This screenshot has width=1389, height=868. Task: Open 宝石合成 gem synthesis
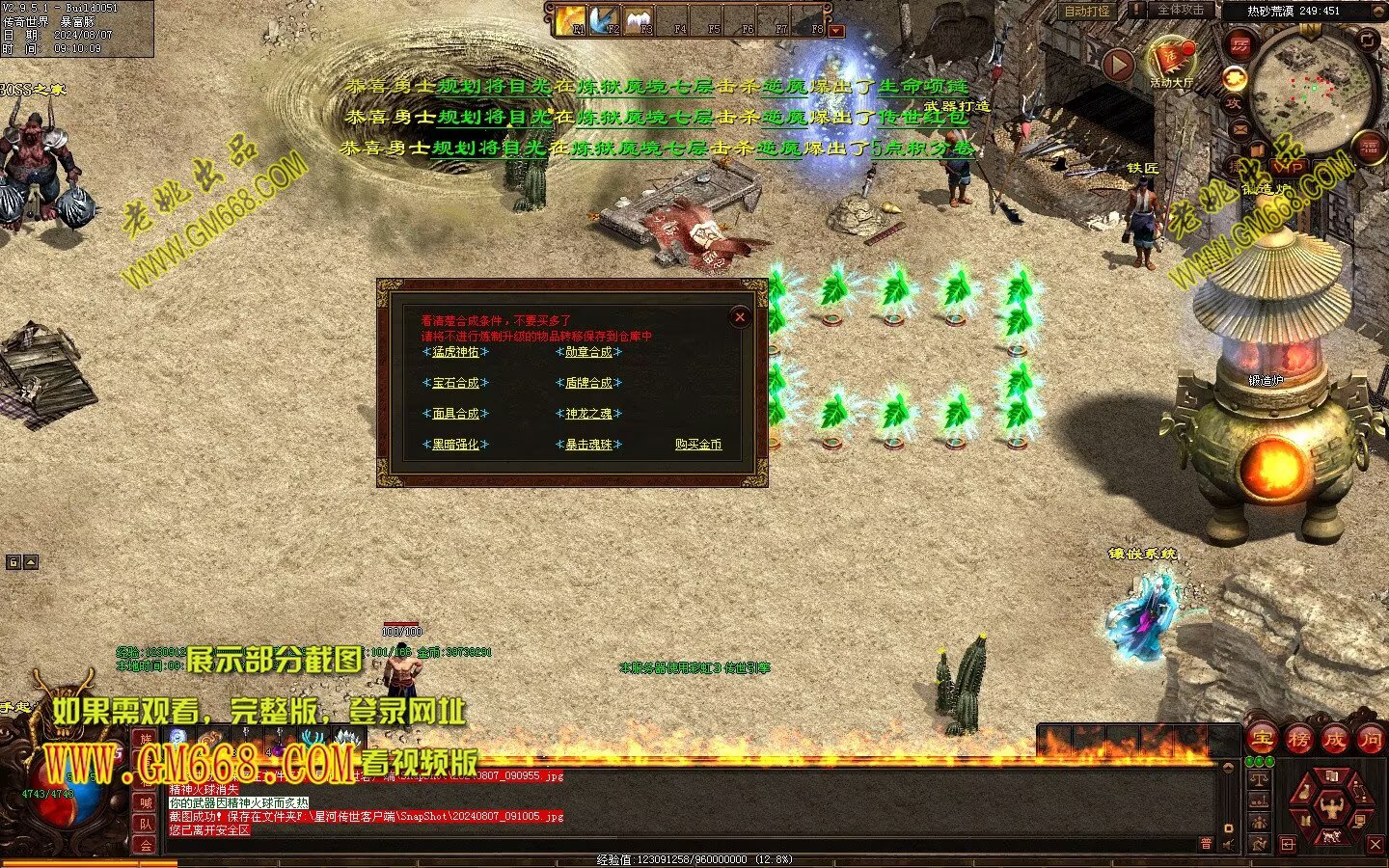coord(455,383)
